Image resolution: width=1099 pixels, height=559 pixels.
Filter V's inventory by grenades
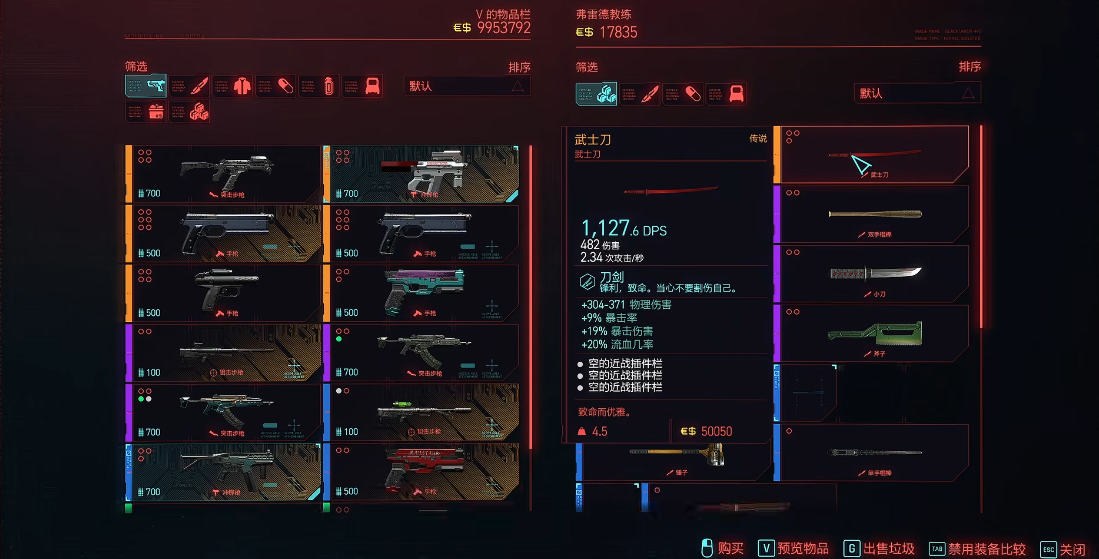pos(329,86)
